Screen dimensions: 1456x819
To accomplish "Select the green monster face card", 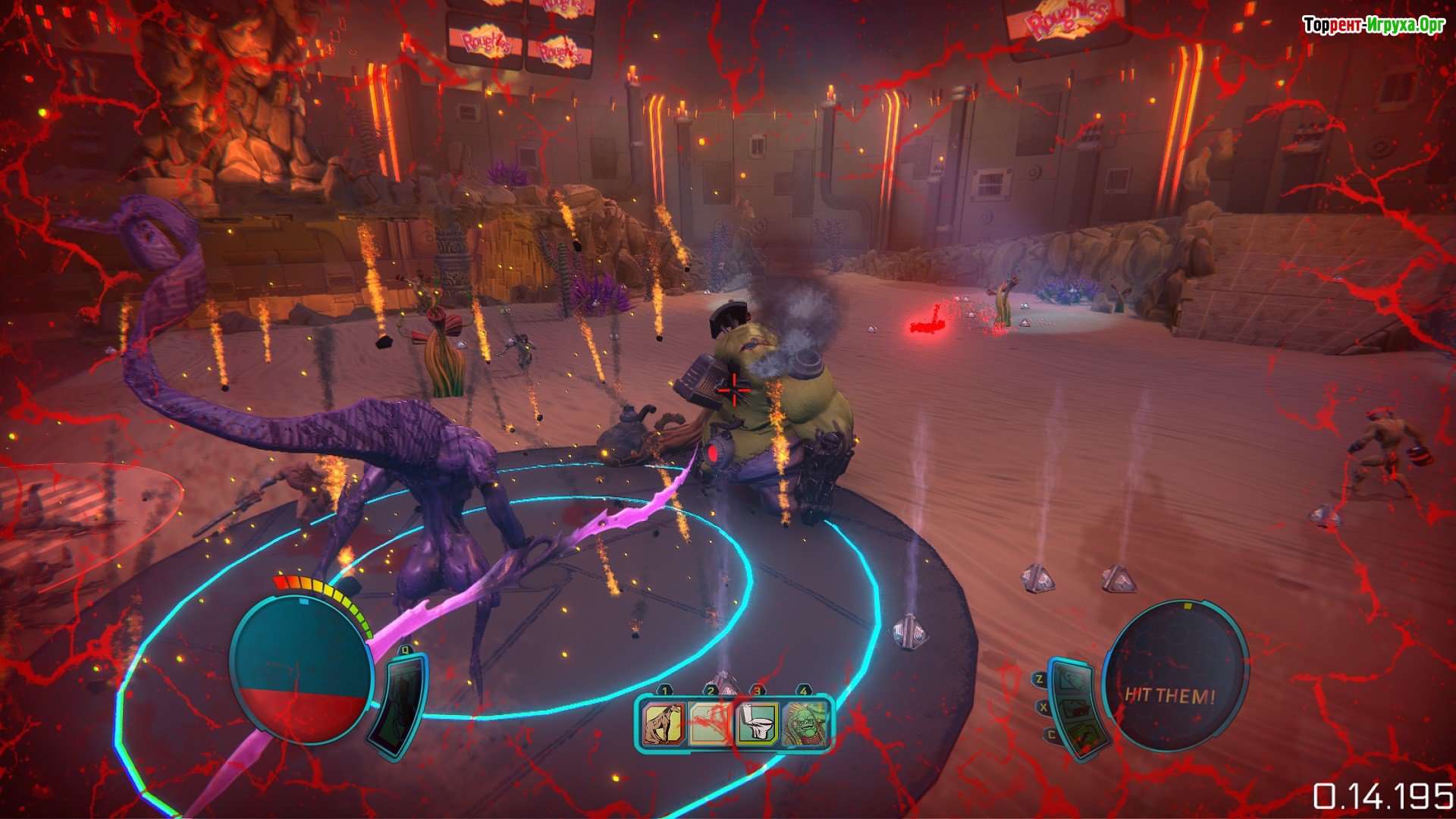I will (804, 723).
